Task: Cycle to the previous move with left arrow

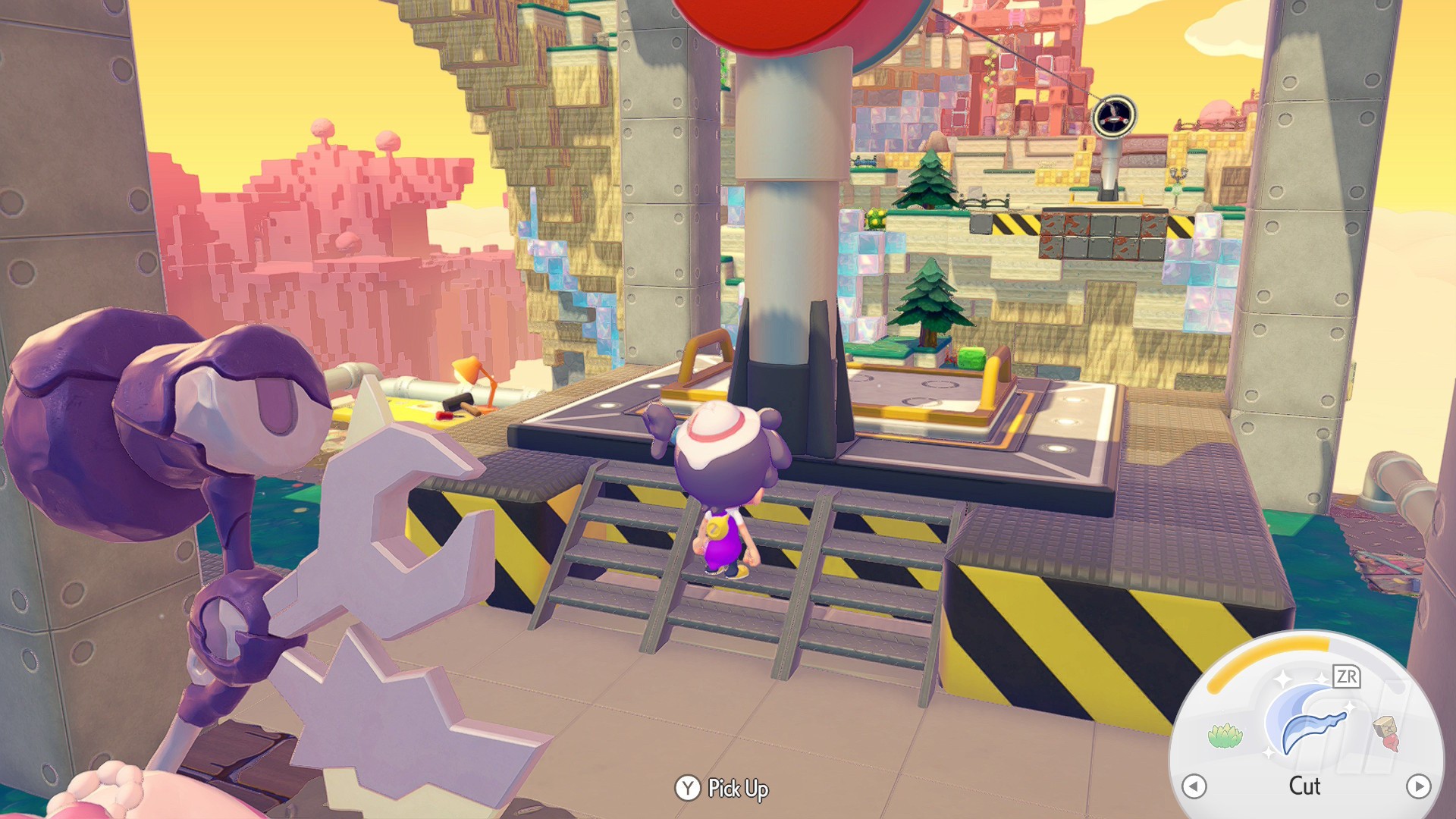Action: 1194,786
